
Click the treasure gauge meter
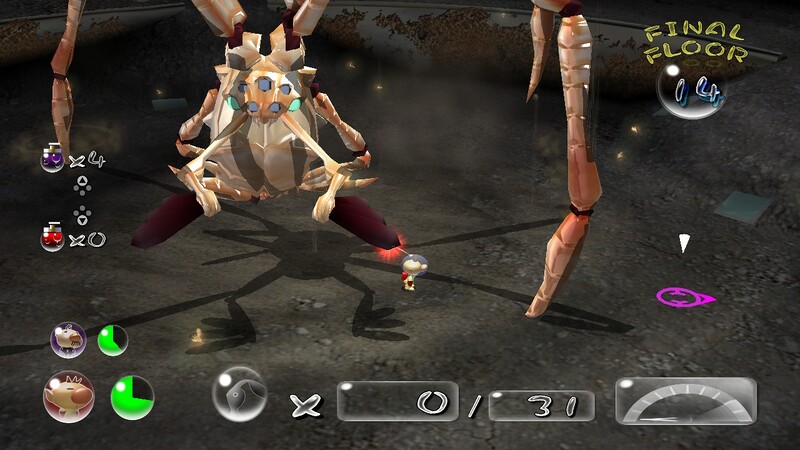click(x=685, y=401)
